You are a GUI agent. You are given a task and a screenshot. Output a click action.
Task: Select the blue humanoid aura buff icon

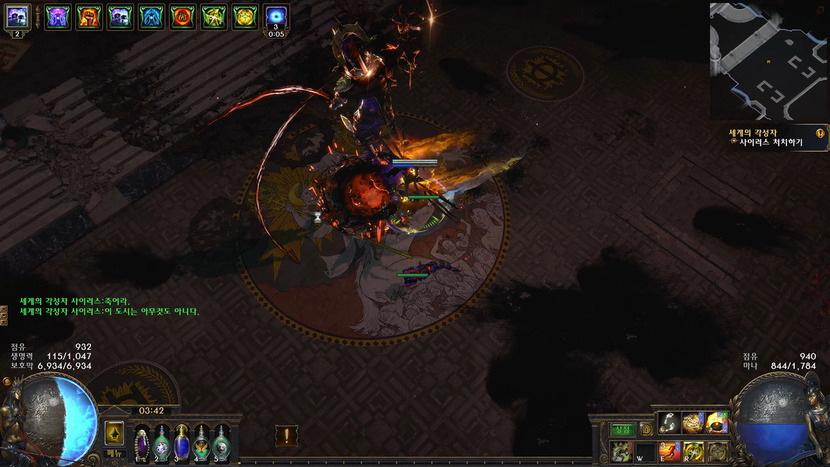click(x=152, y=16)
